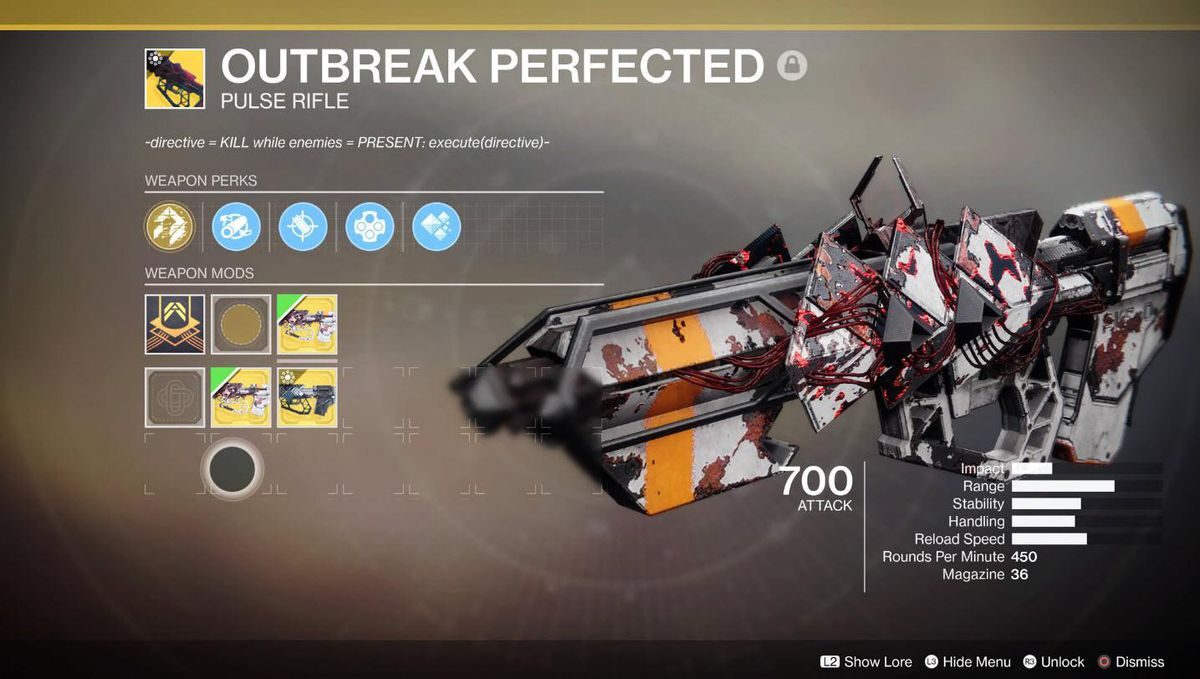The image size is (1200, 679).
Task: Select the gold exotic intrinsic perk icon
Action: 168,226
